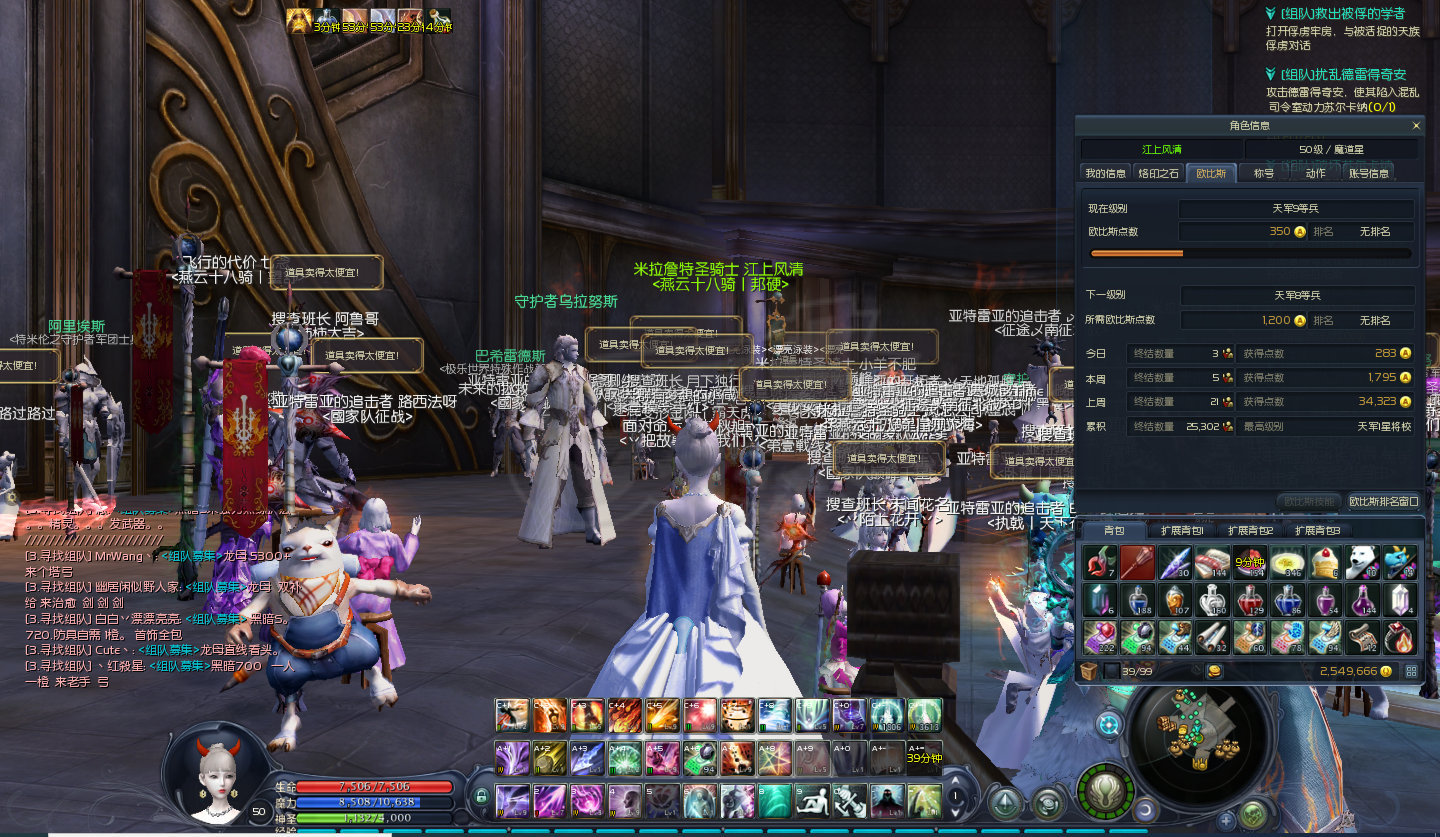Click the magnifier button beside the minimap
Screen dimensions: 1440x837
pyautogui.click(x=1108, y=723)
